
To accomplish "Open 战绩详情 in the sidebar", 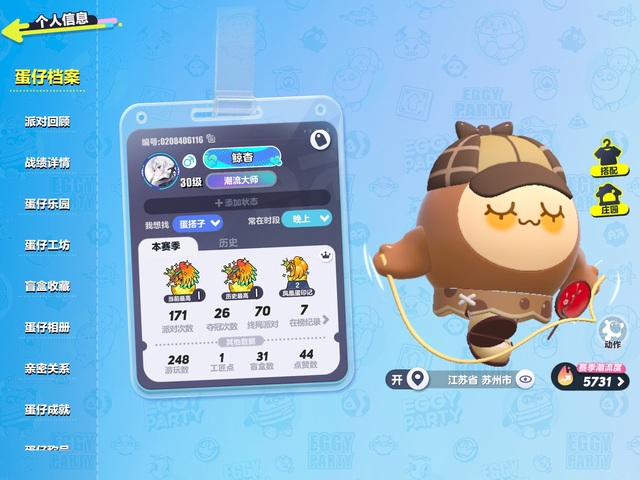I will point(47,162).
